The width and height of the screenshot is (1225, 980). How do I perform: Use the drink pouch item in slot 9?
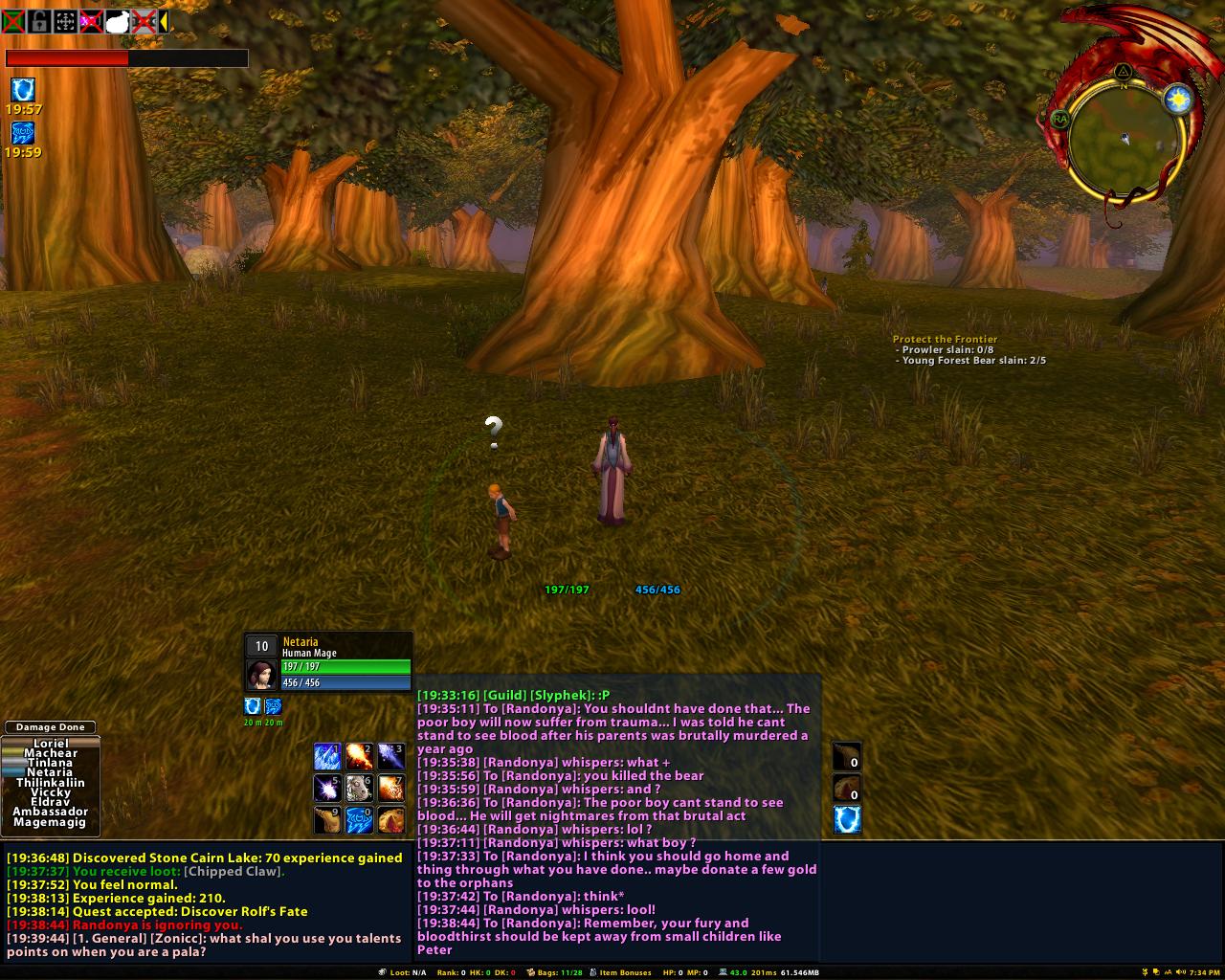327,819
